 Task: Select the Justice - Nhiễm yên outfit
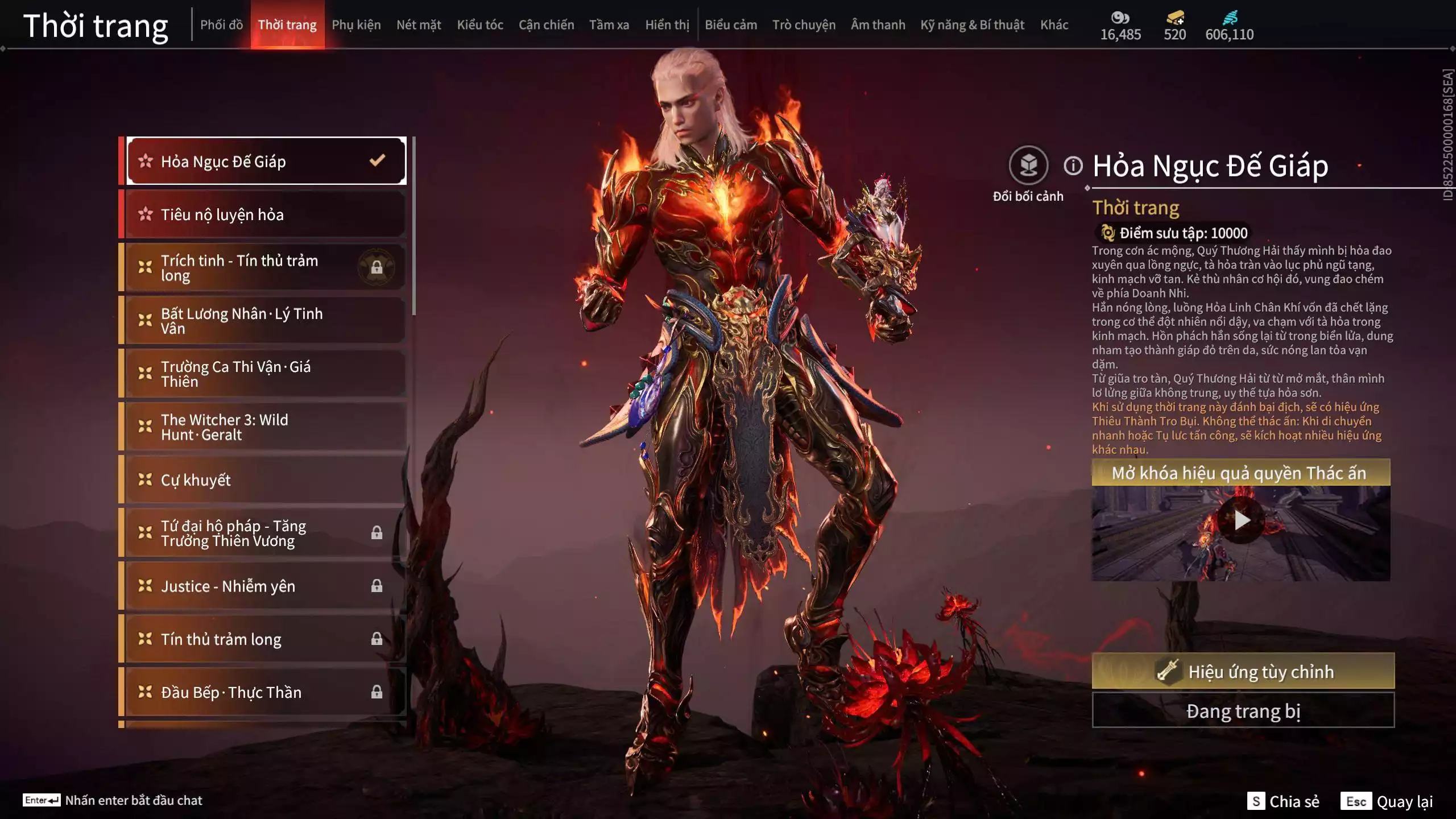point(265,586)
